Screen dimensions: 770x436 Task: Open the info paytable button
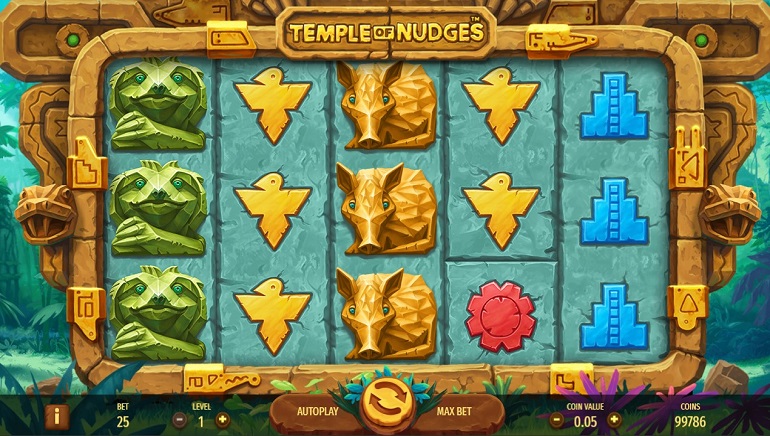(57, 416)
